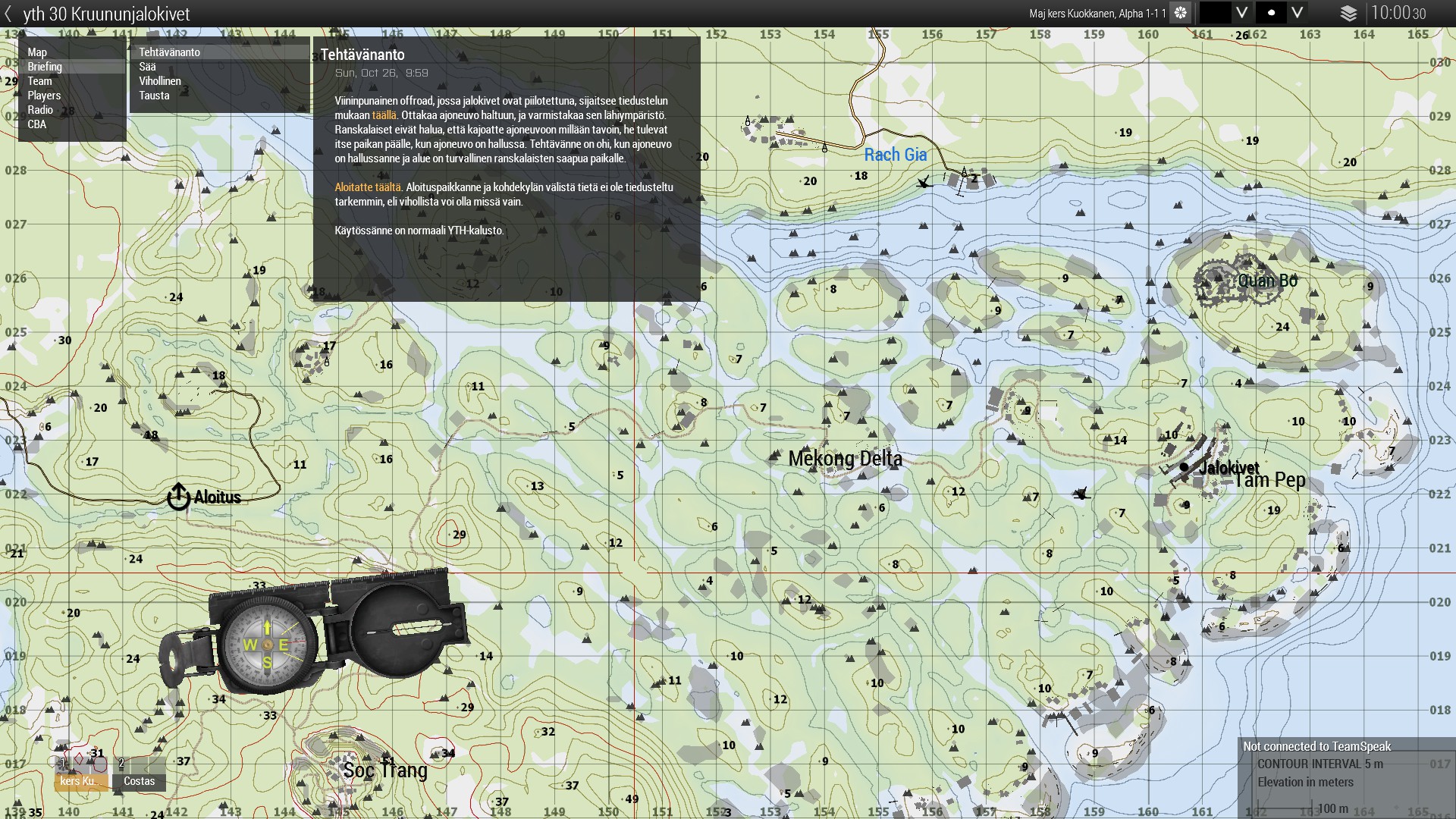Open the Team section
Viewport: 1456px width, 819px height.
point(40,81)
